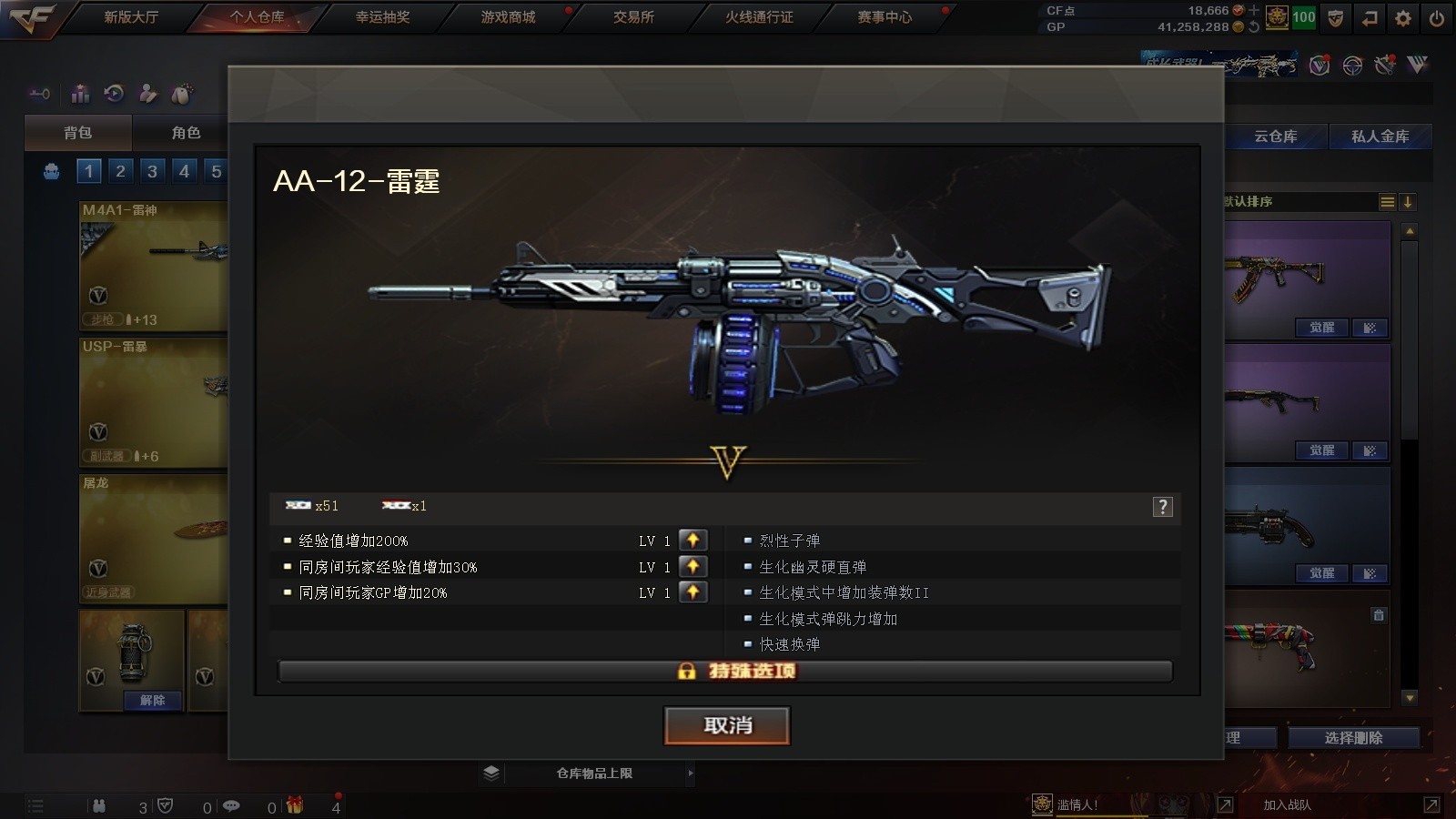
Task: Upgrade the 同房间玩家GP增加20% attribute
Action: coord(693,592)
